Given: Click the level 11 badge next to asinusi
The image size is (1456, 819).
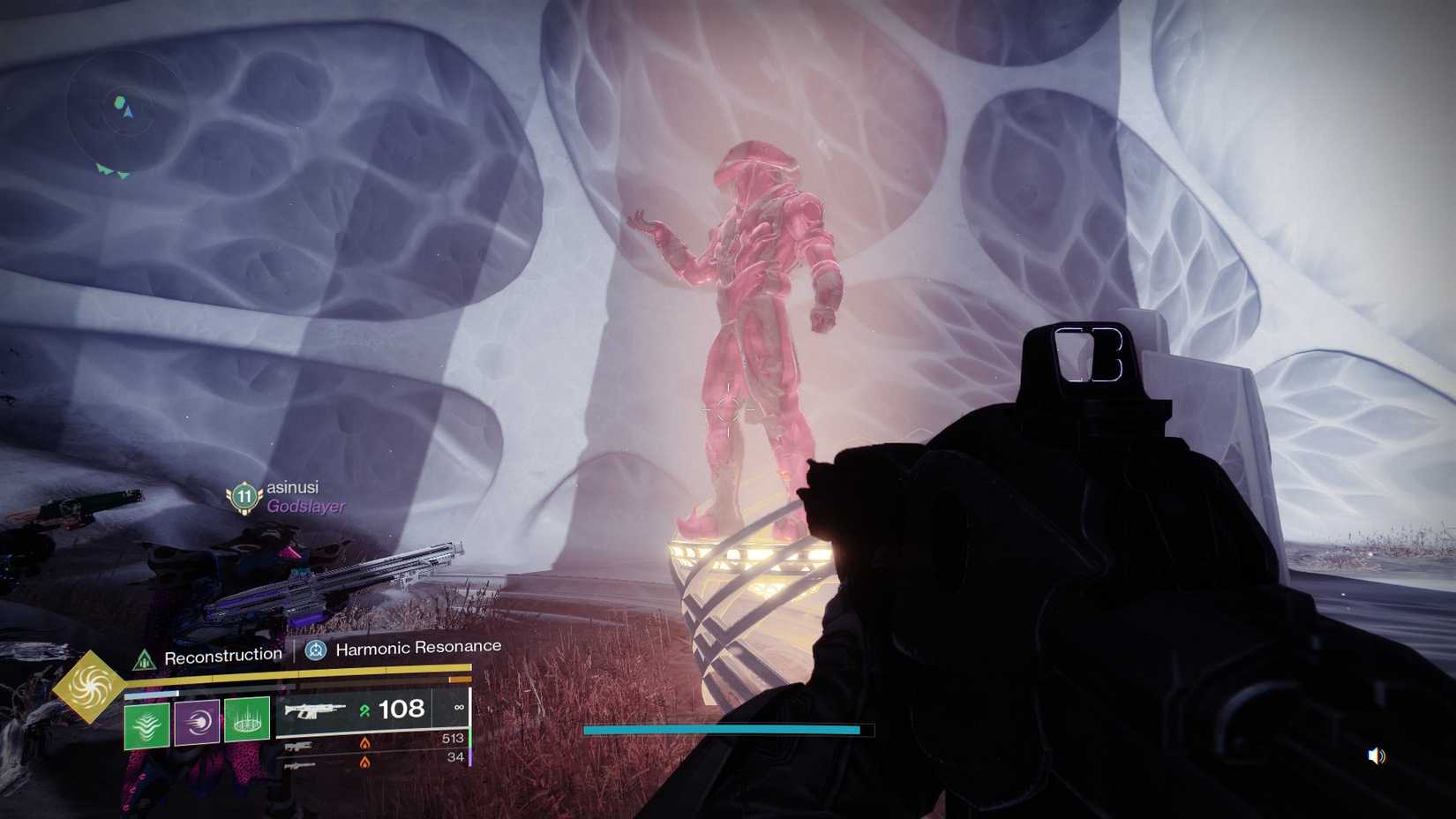Looking at the screenshot, I should (243, 496).
